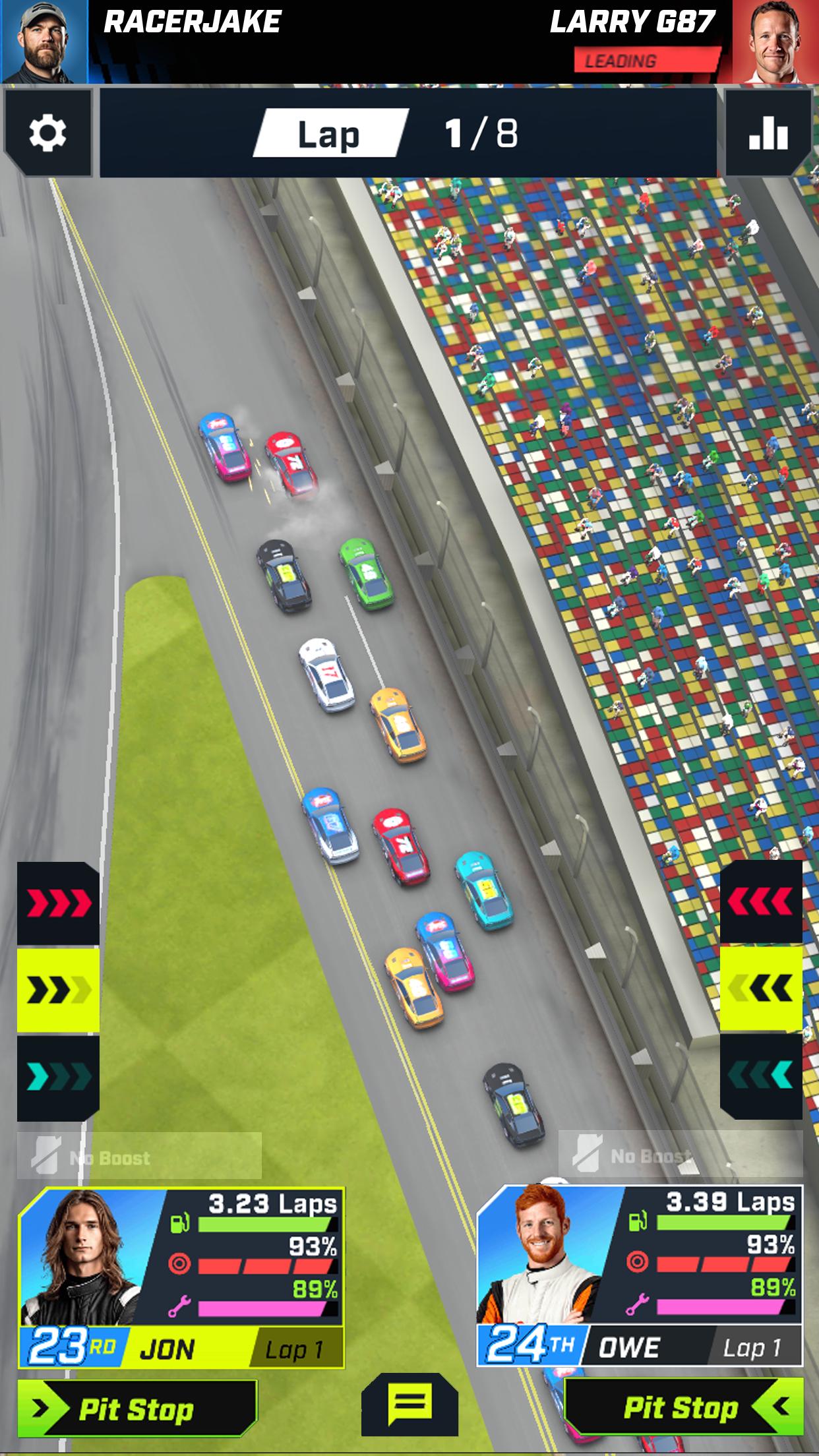
Task: Choose Owe's yellow normal pace arrows
Action: click(x=761, y=988)
